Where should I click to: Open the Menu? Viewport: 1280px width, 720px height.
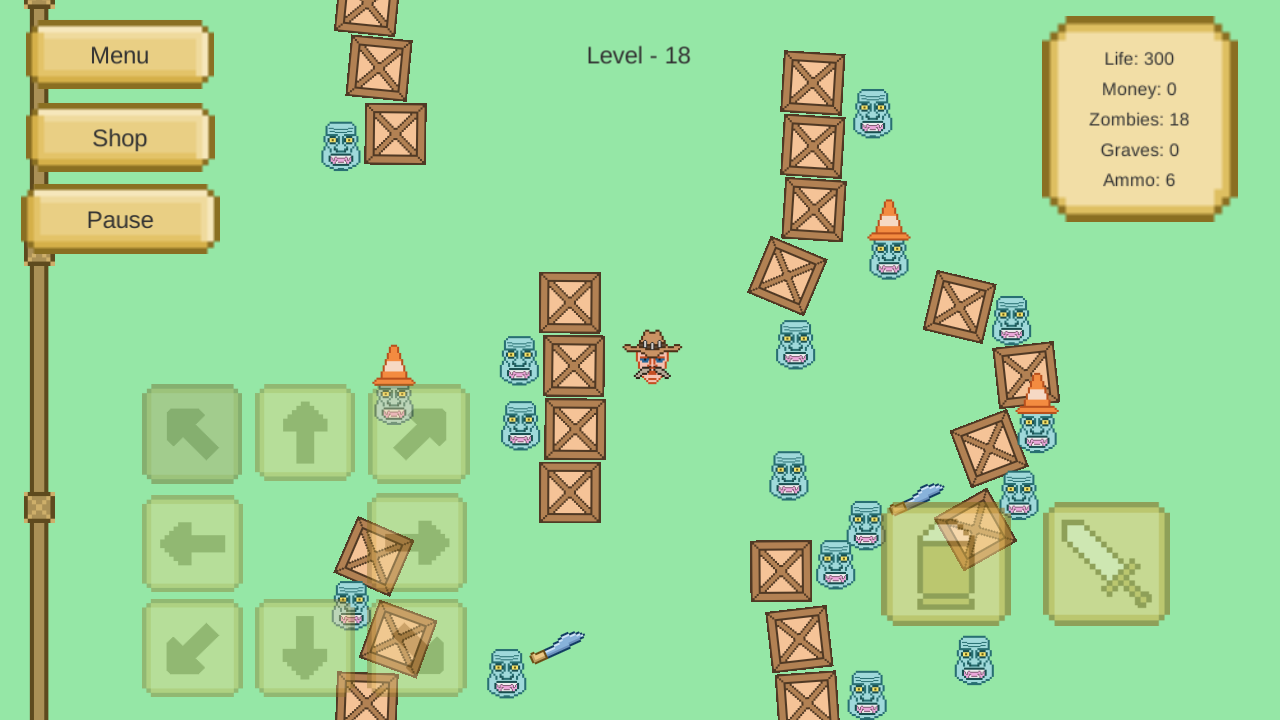(x=119, y=55)
